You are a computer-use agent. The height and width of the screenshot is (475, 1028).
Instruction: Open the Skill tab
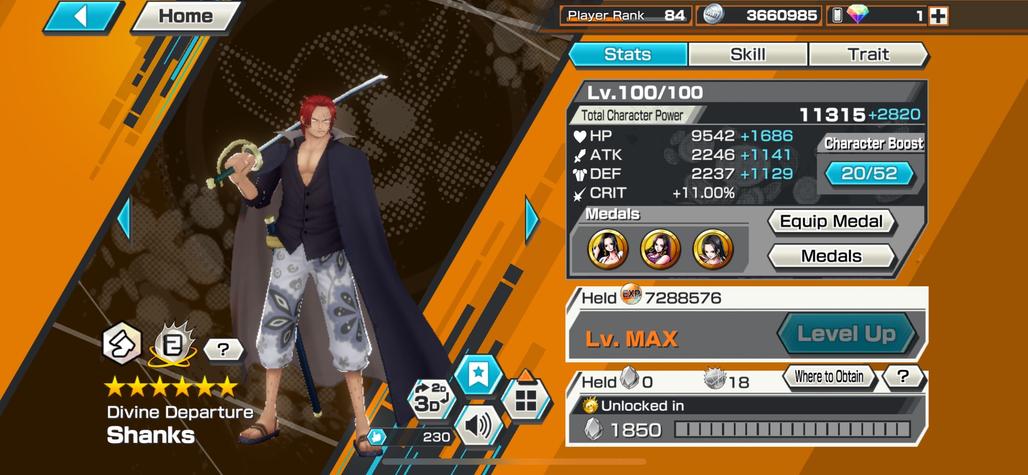747,54
